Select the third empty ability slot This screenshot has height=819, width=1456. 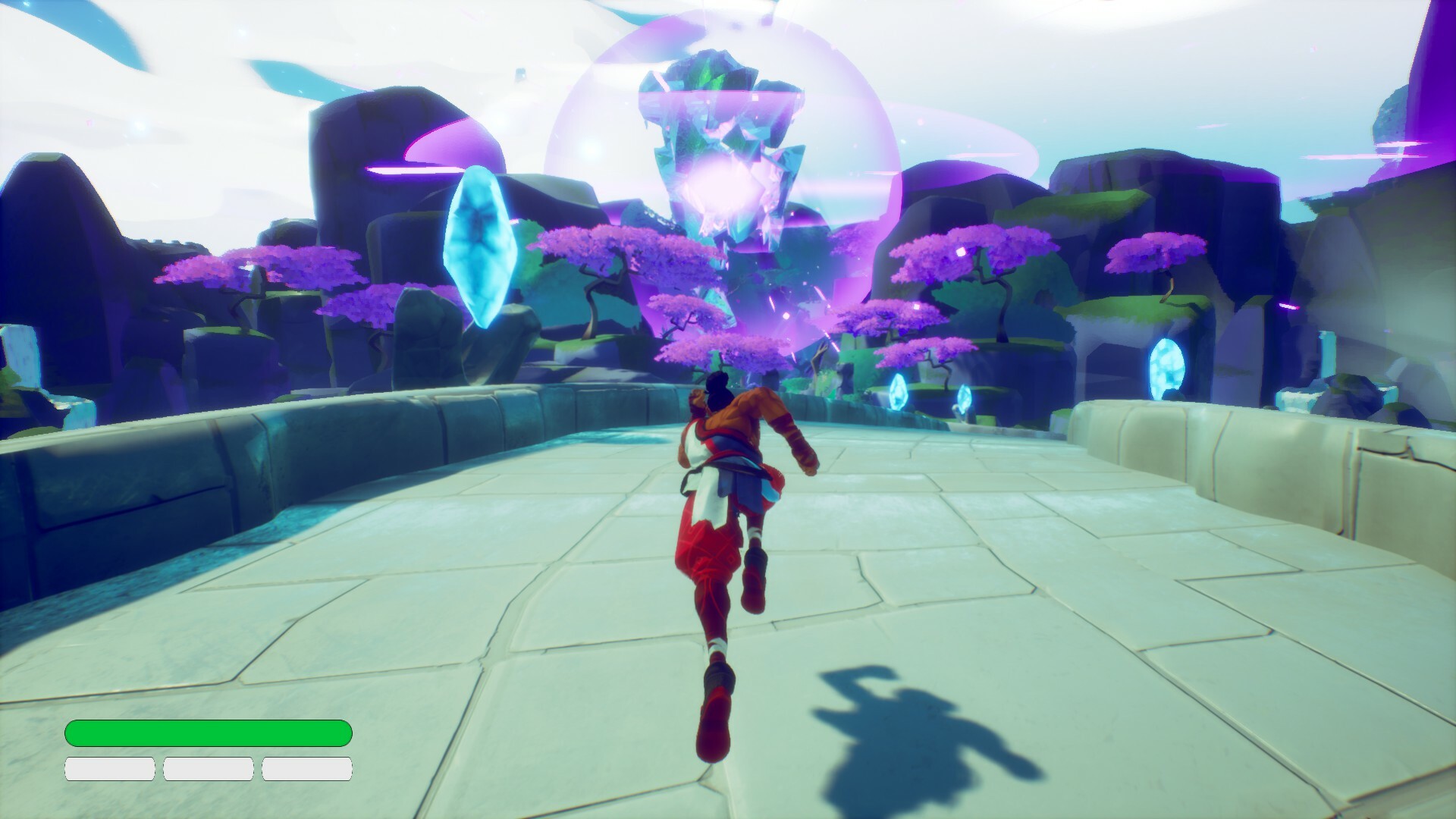click(307, 768)
